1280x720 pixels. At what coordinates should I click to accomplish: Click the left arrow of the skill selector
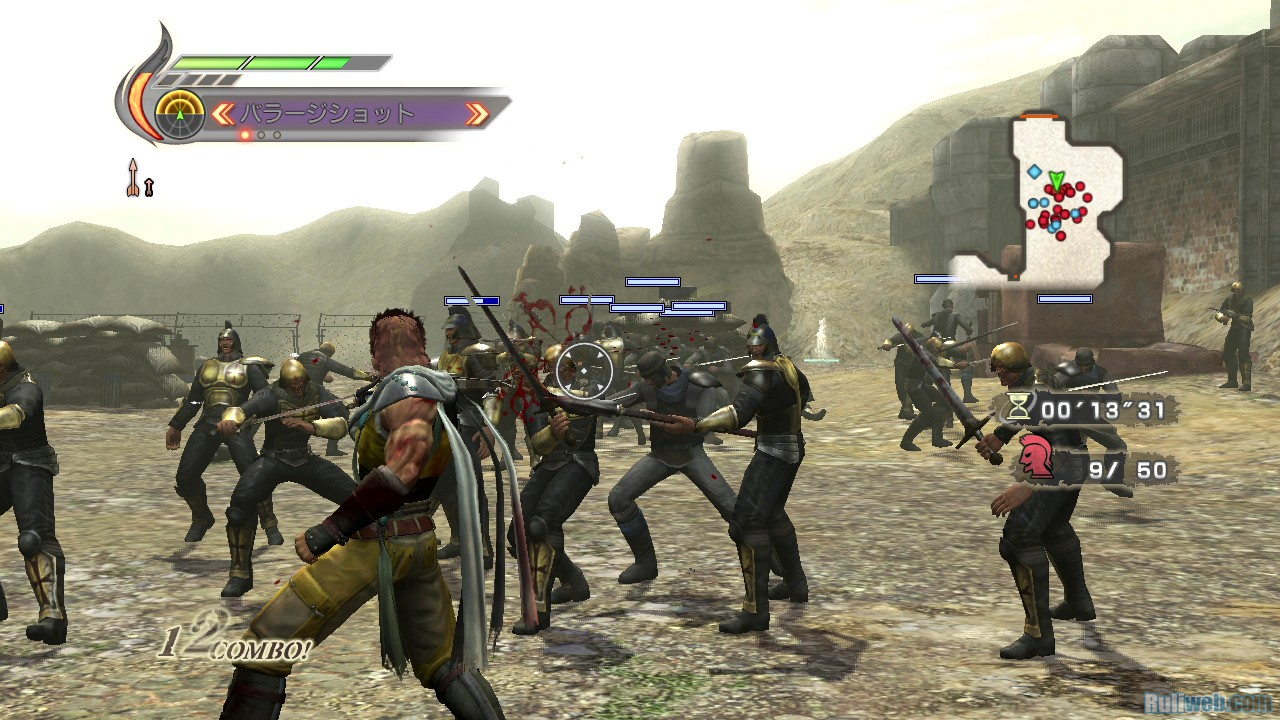tap(222, 114)
